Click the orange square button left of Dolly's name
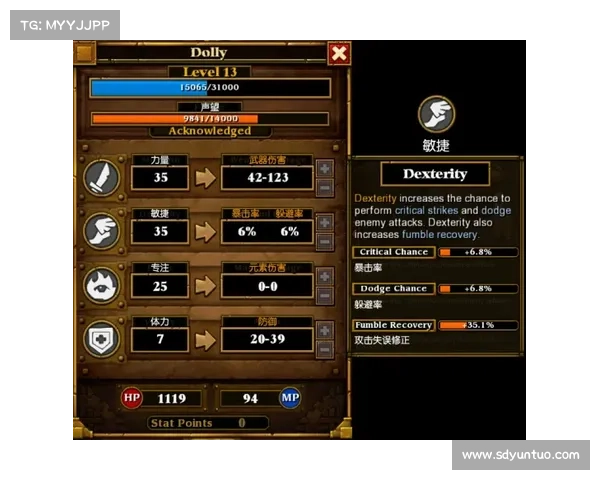 [x=86, y=53]
